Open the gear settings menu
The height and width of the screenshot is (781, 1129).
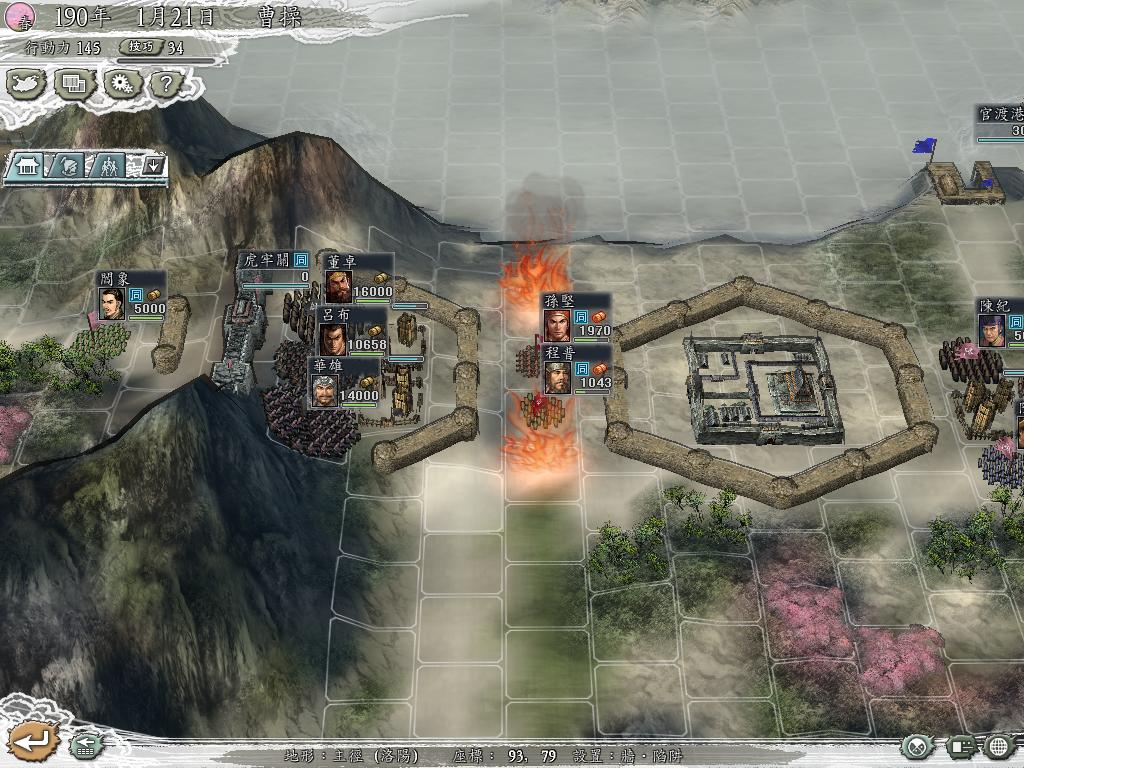tap(122, 84)
